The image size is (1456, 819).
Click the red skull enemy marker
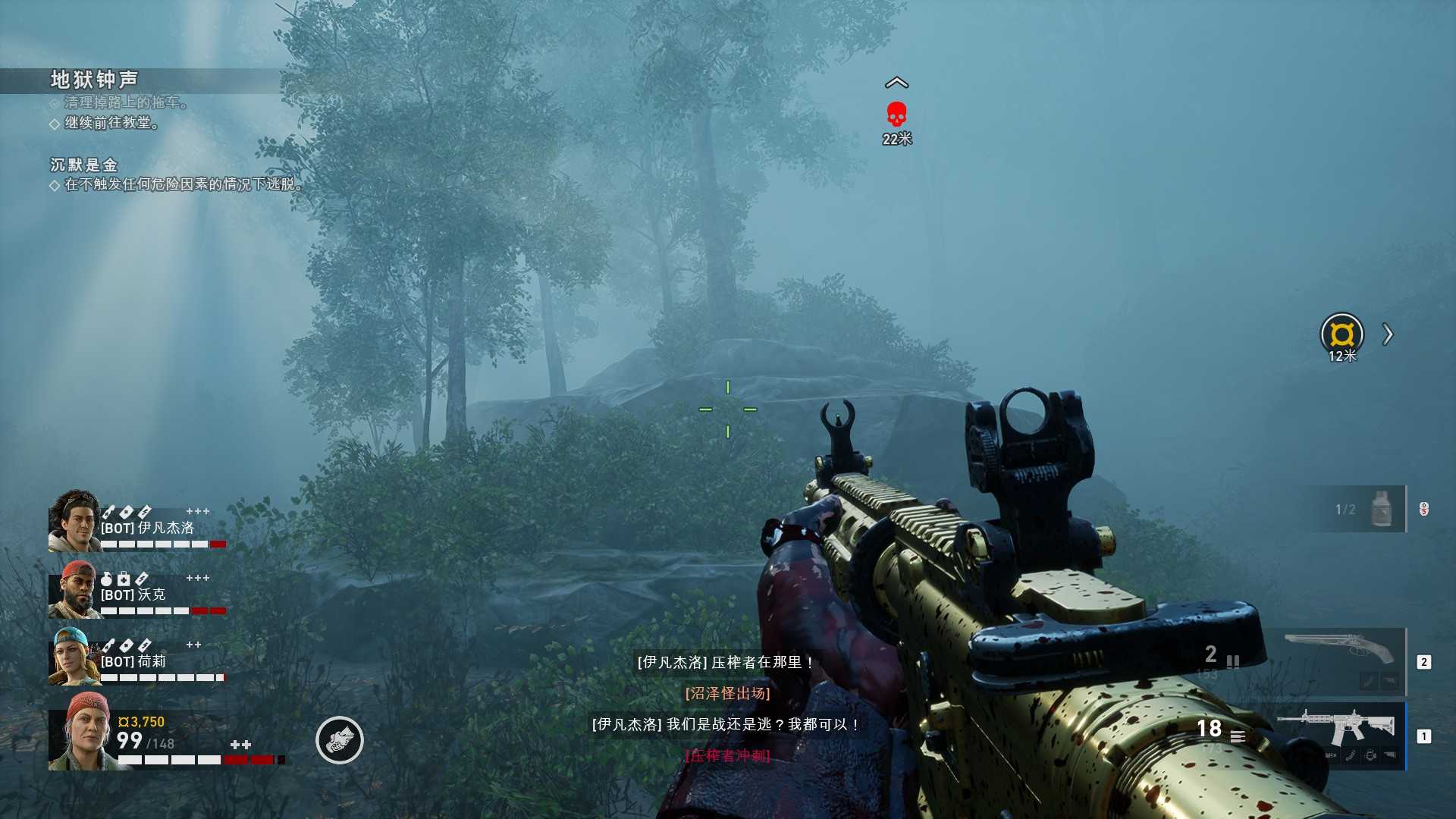pyautogui.click(x=896, y=115)
